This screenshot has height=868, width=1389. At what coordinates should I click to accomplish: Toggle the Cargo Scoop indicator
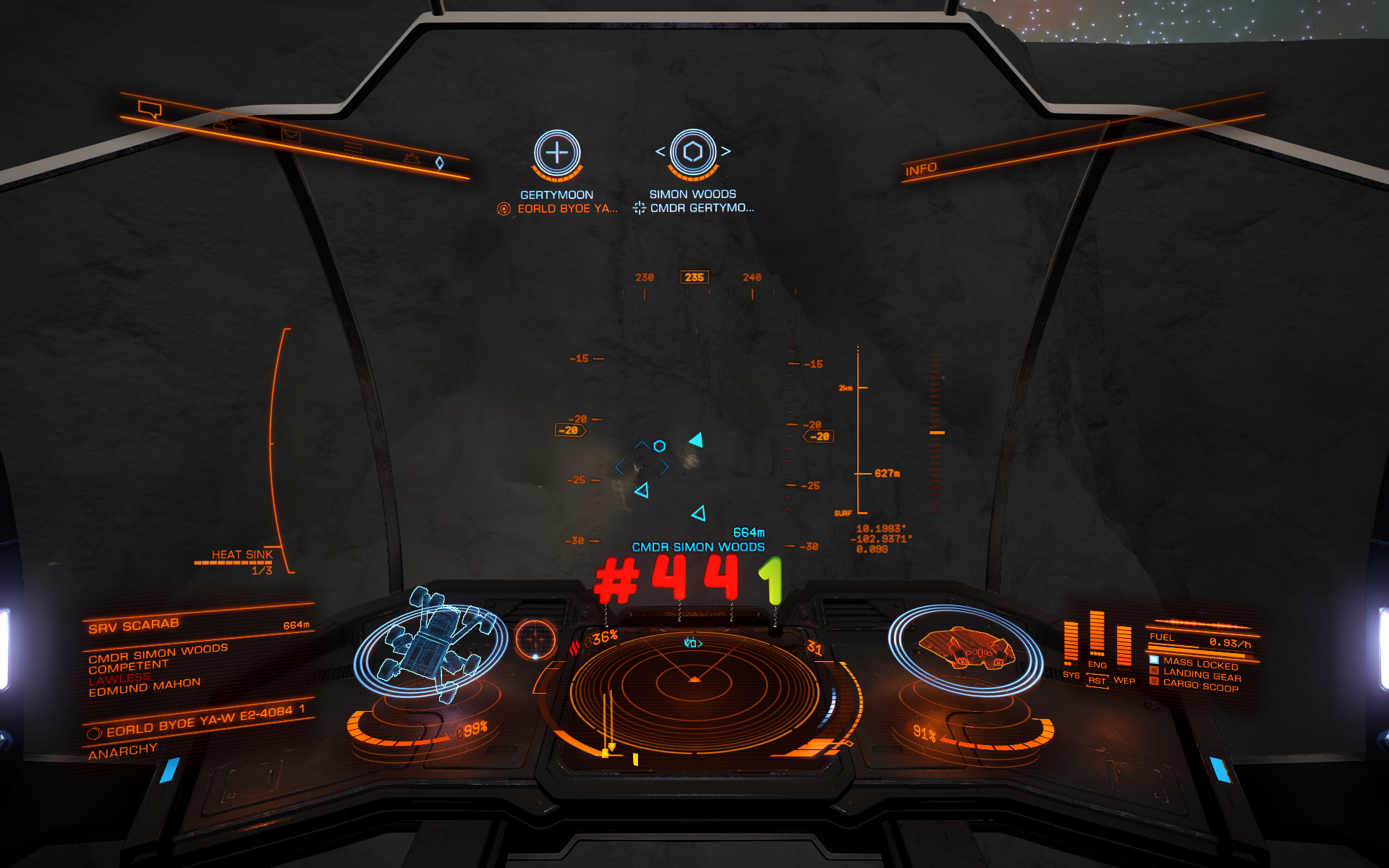(1200, 685)
